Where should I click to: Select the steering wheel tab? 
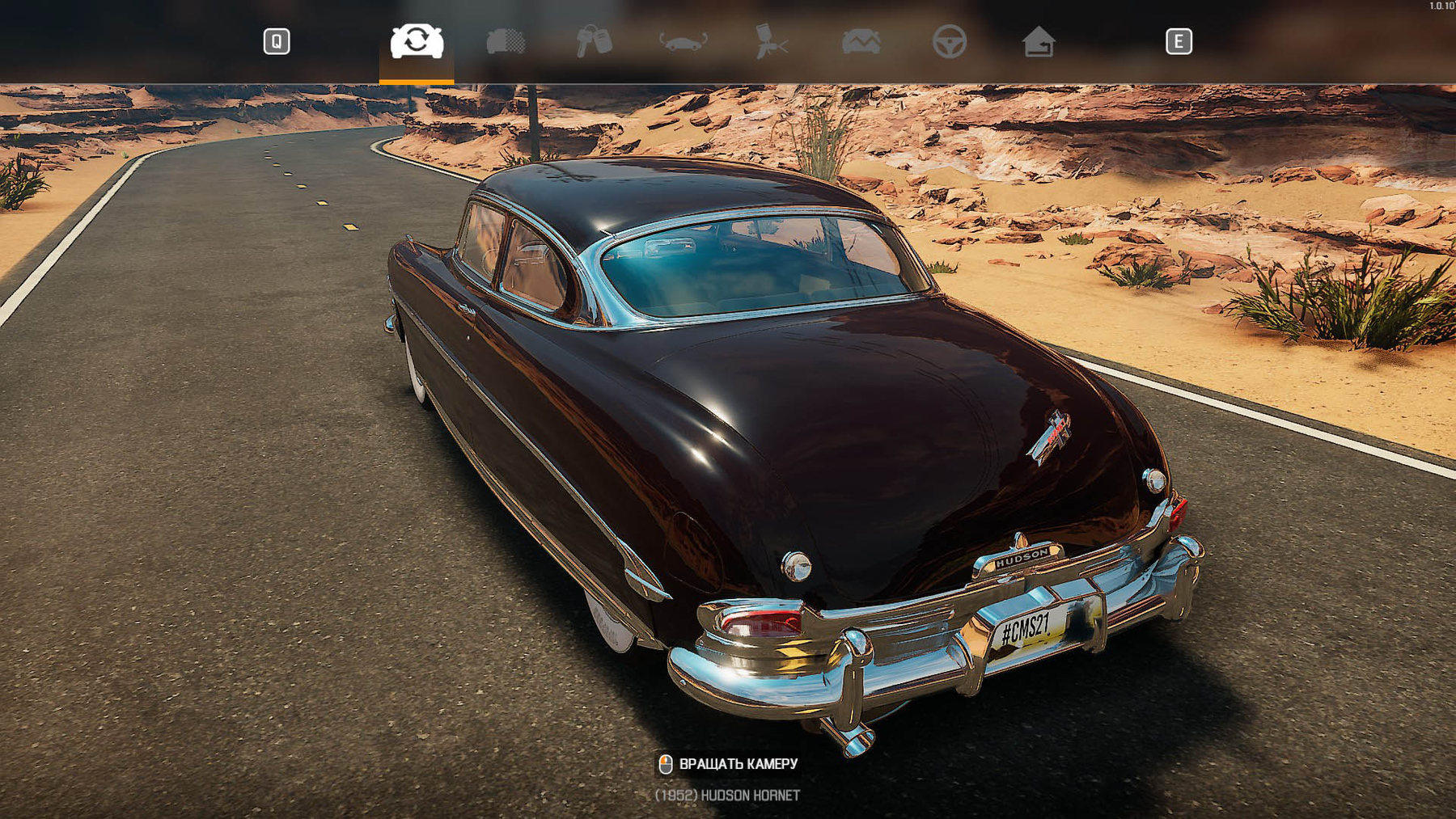[x=949, y=41]
